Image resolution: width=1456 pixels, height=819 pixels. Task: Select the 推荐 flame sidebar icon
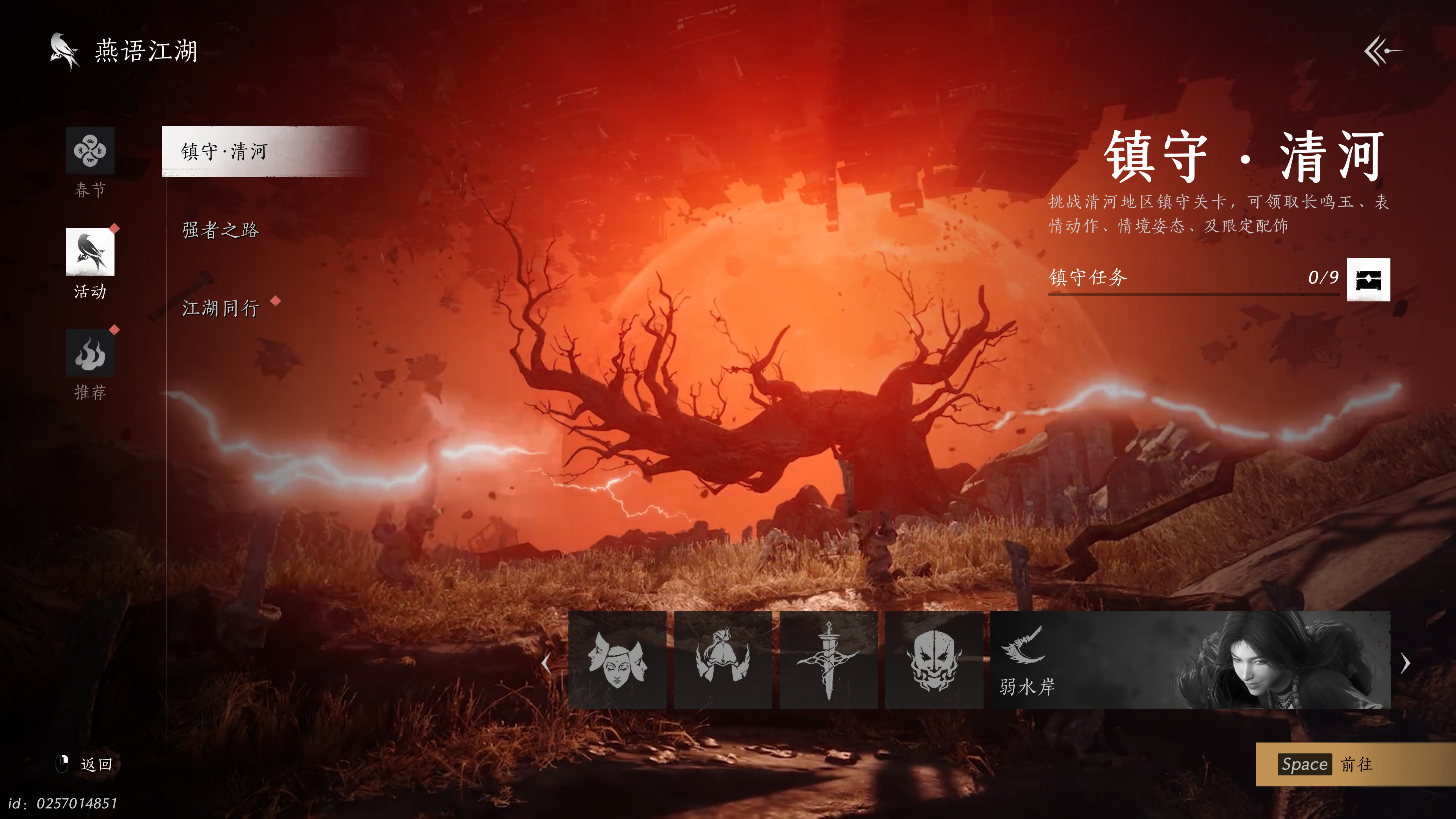91,351
